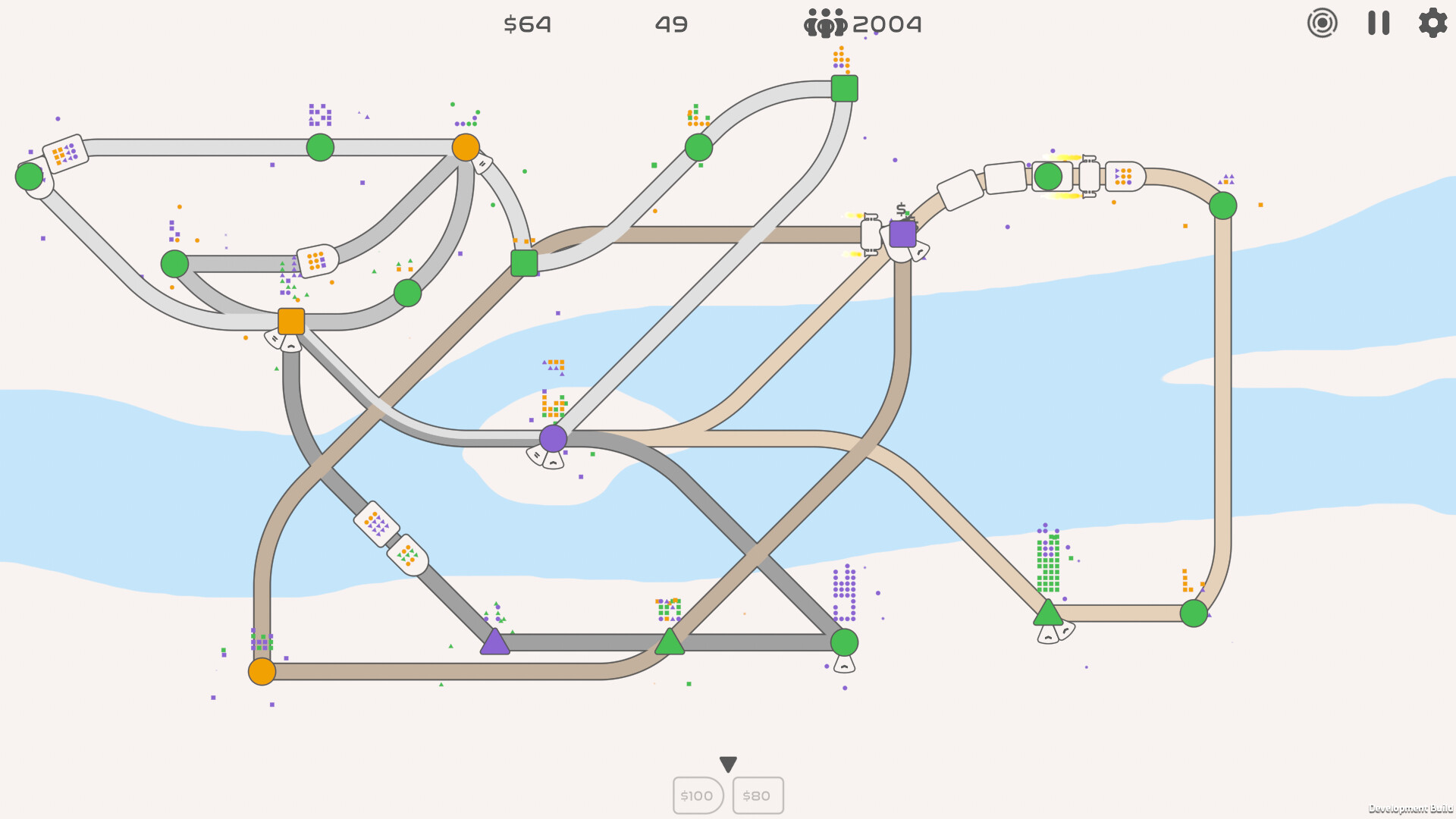Click the $64 money counter
The width and height of the screenshot is (1456, 819).
click(528, 24)
